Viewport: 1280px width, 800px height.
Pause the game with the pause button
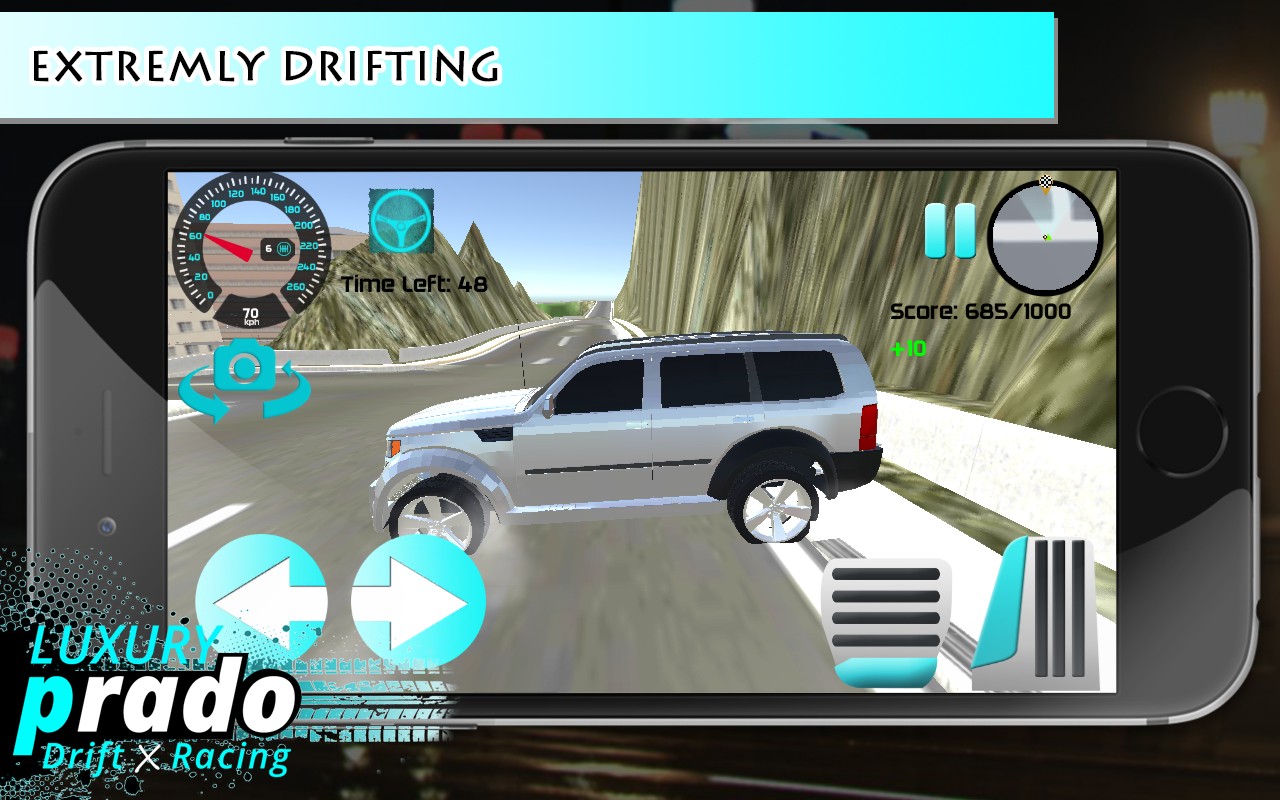949,231
